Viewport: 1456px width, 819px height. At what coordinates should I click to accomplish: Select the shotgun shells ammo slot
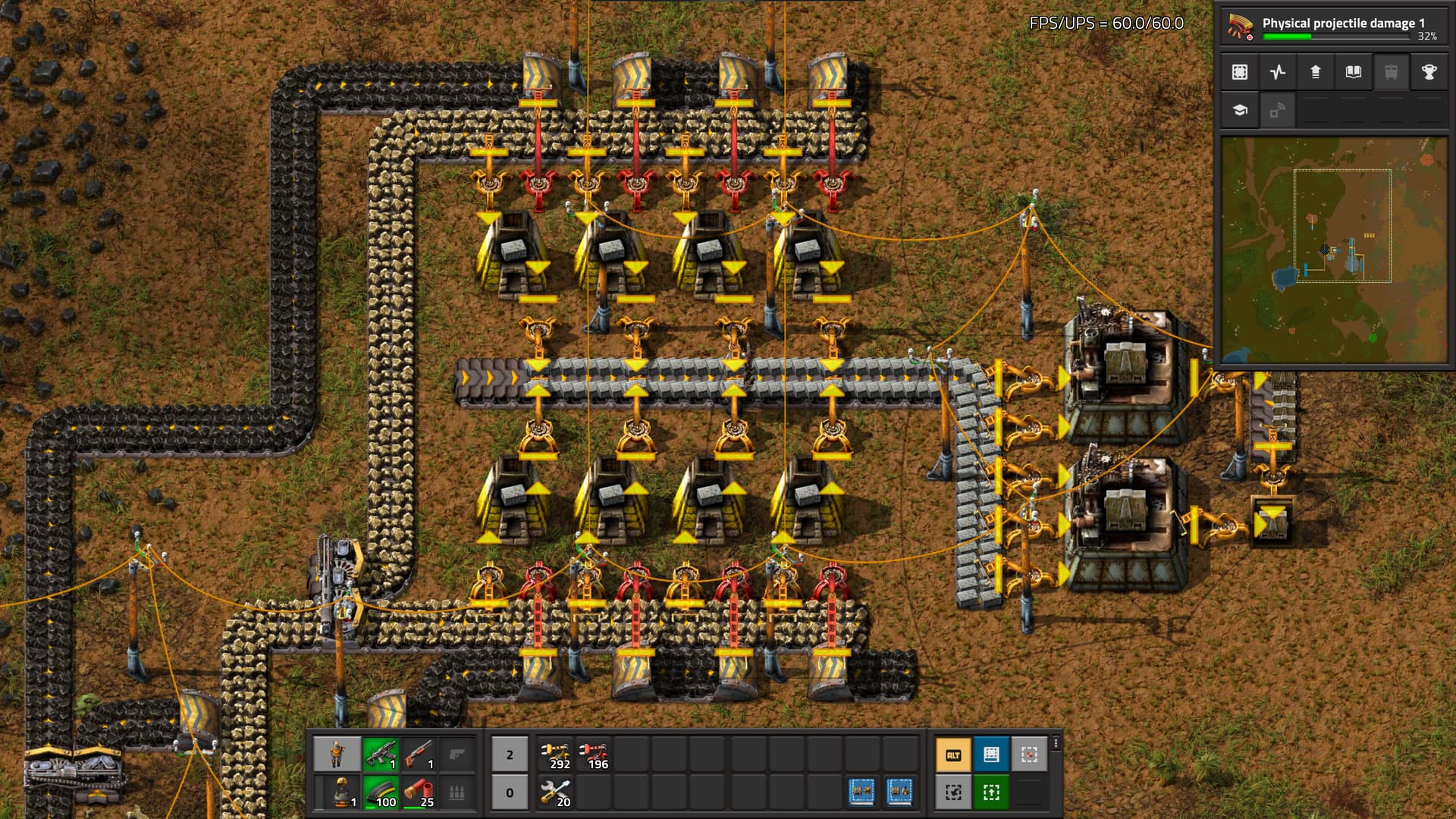(419, 792)
